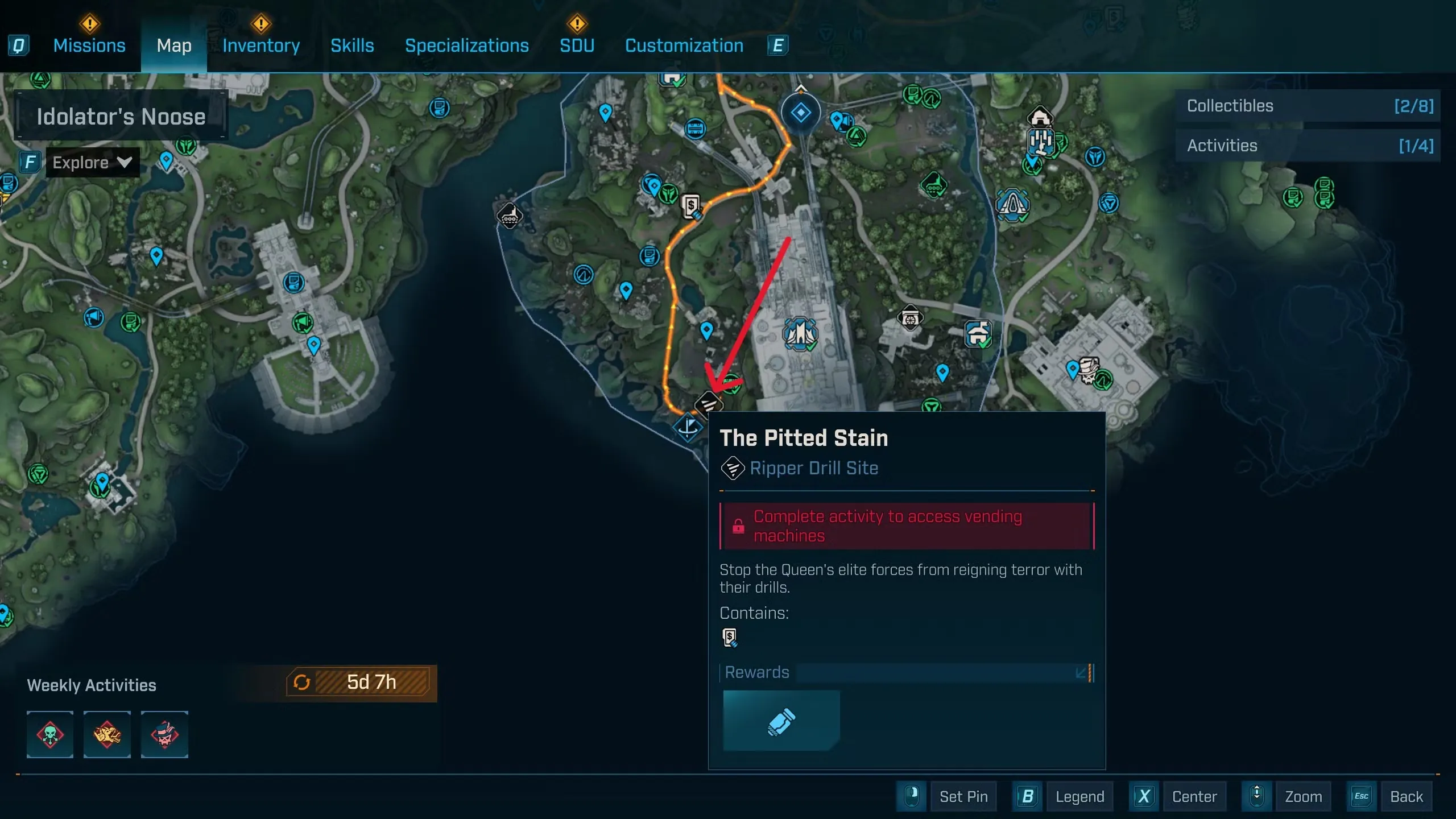
Task: Show the Activities list row
Action: coord(1307,146)
